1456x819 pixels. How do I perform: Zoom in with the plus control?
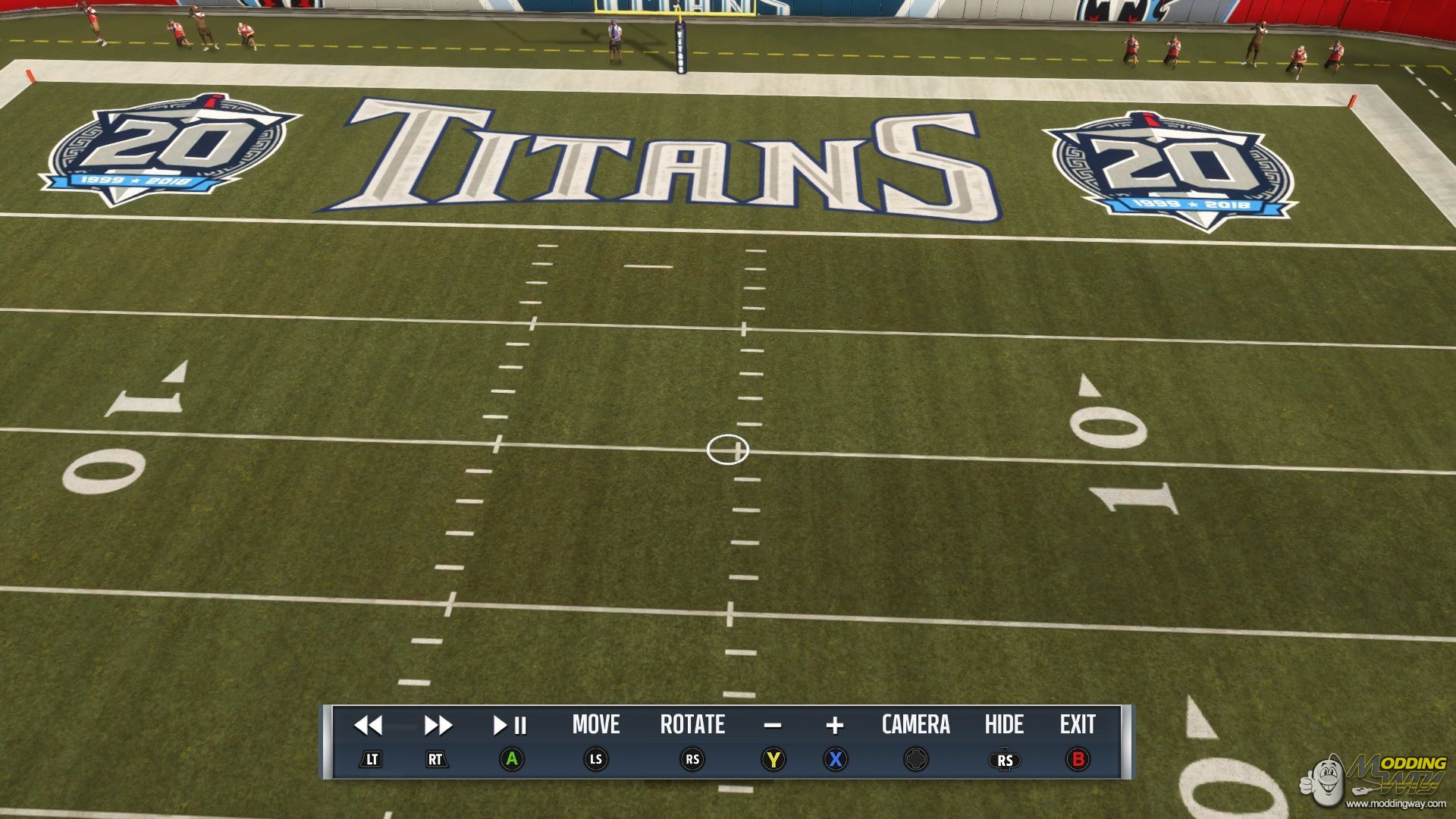(x=835, y=726)
